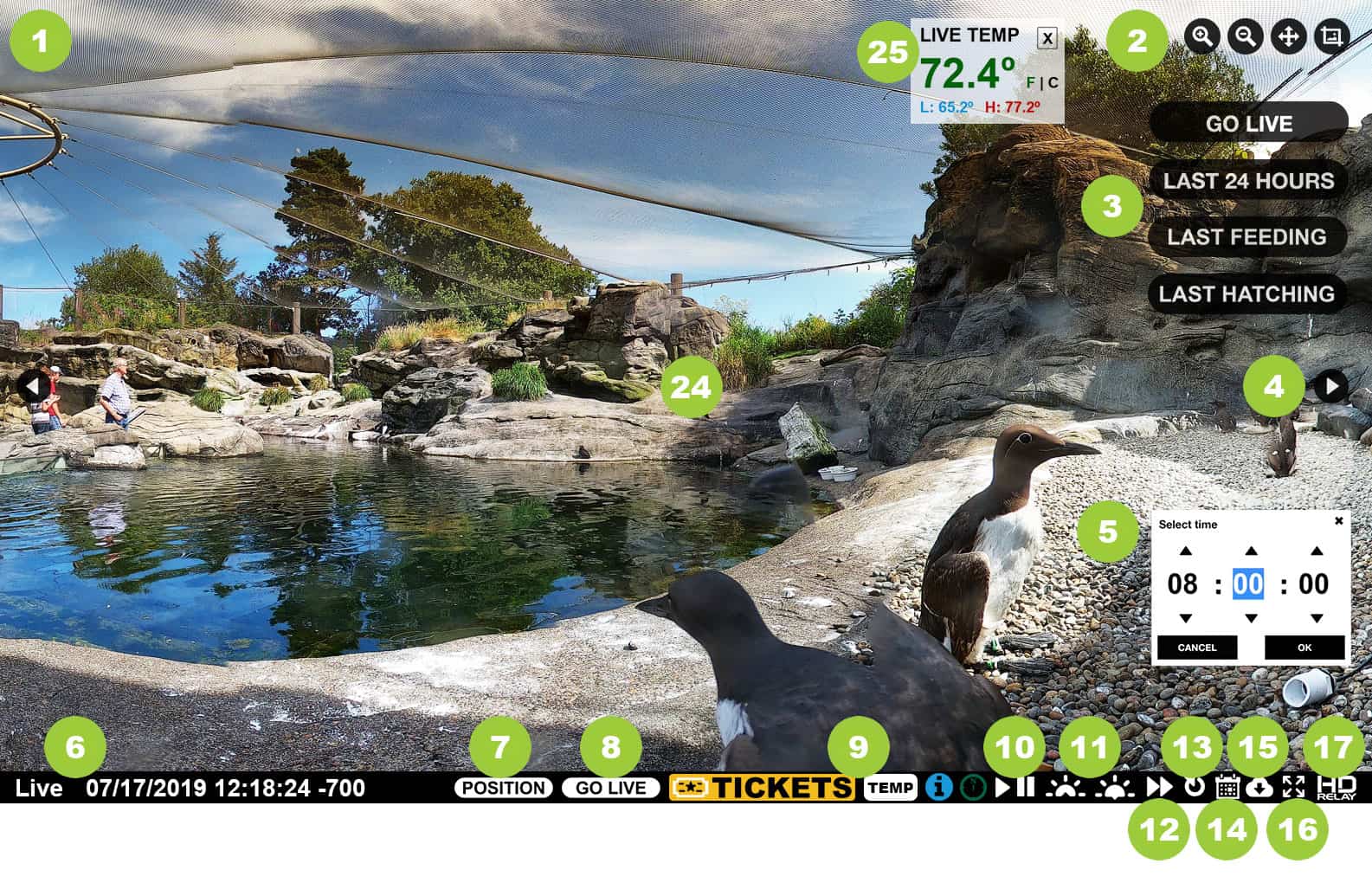
Task: Click the cloud download icon
Action: tap(1261, 788)
